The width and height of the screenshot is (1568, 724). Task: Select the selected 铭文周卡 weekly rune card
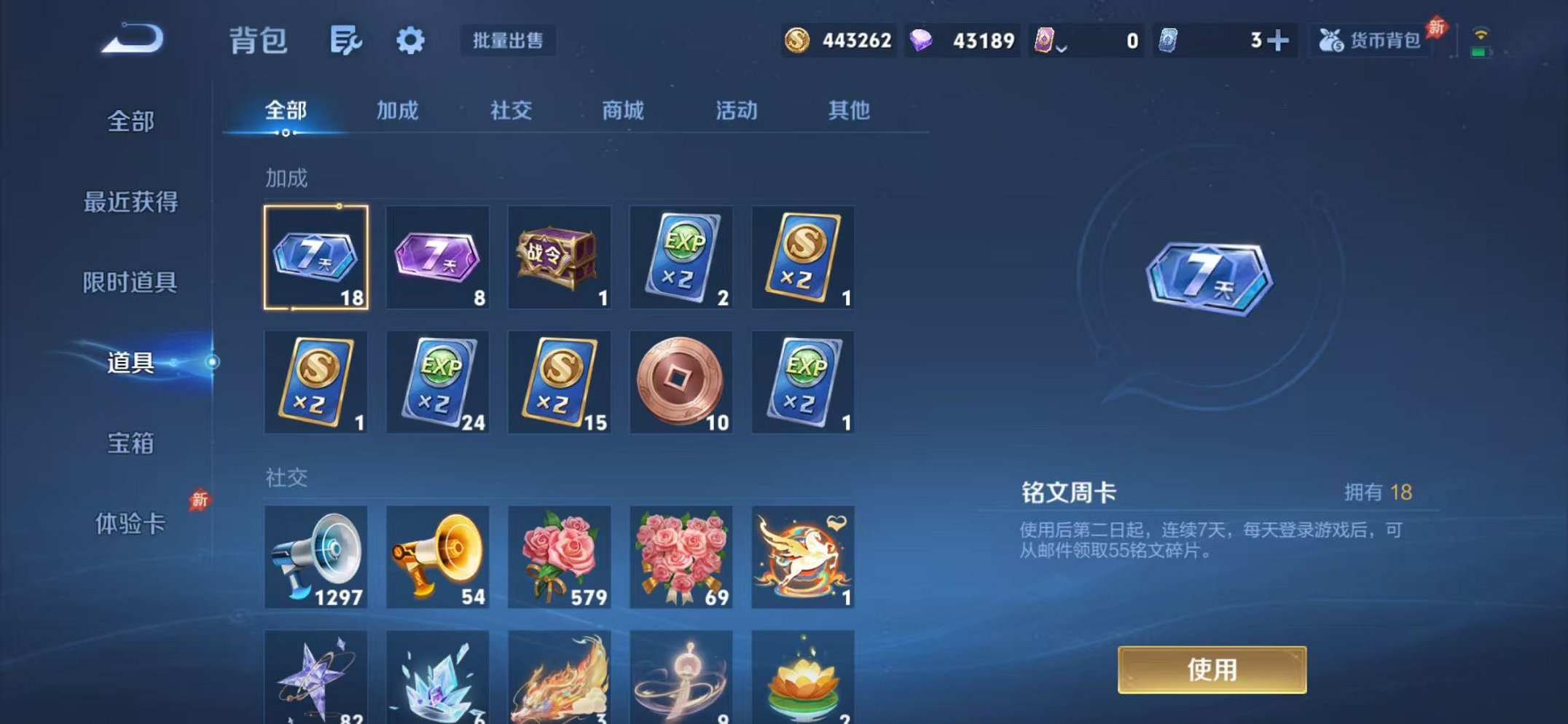(x=315, y=259)
